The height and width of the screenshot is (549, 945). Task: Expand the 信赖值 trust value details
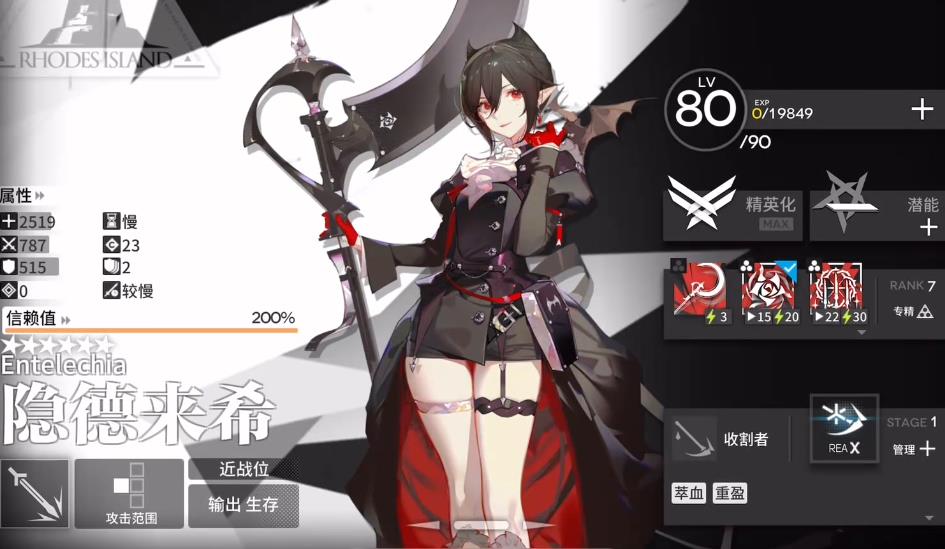pos(38,319)
